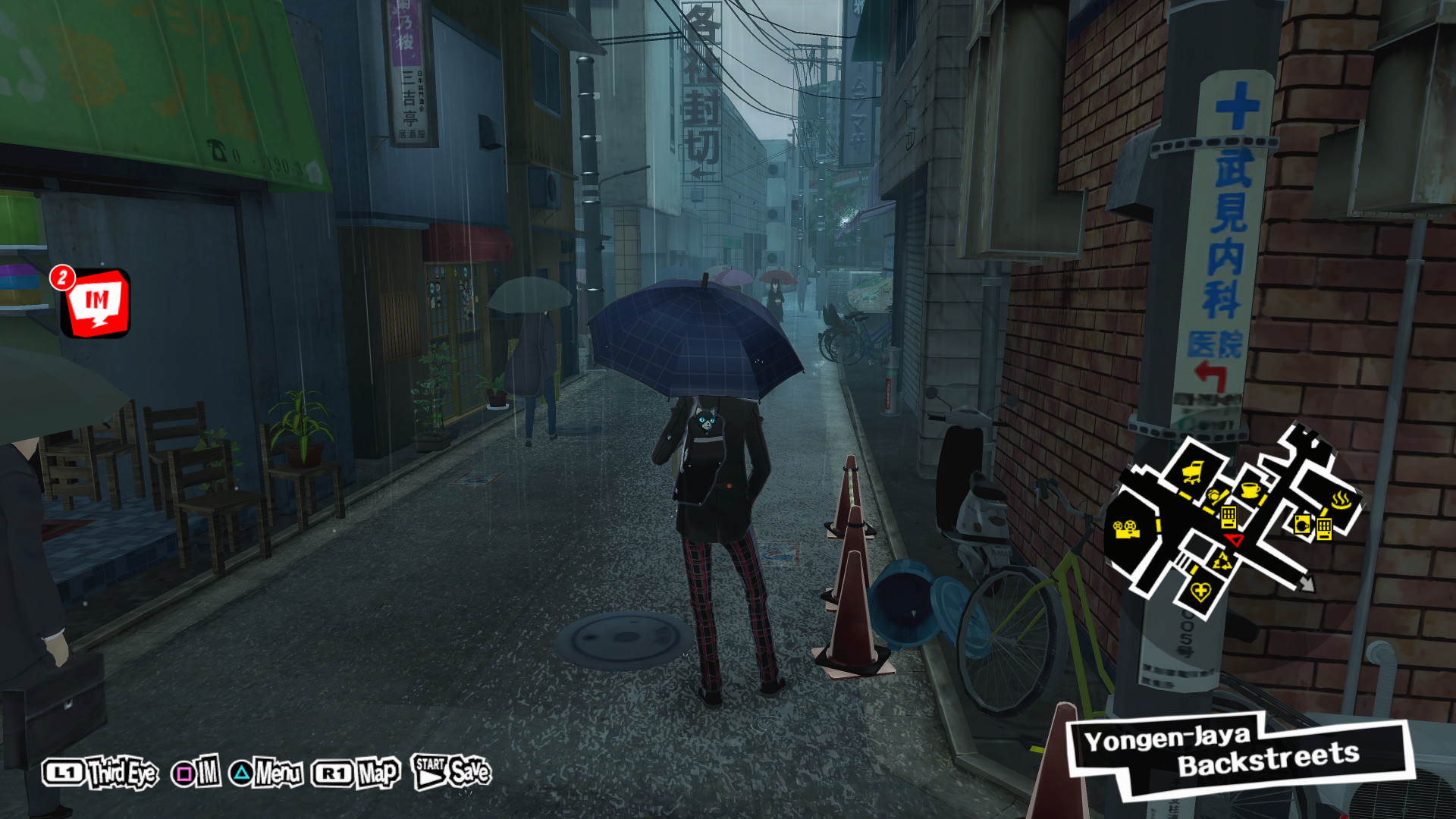Click the shopping cart supermarket icon on minimap

[1192, 470]
